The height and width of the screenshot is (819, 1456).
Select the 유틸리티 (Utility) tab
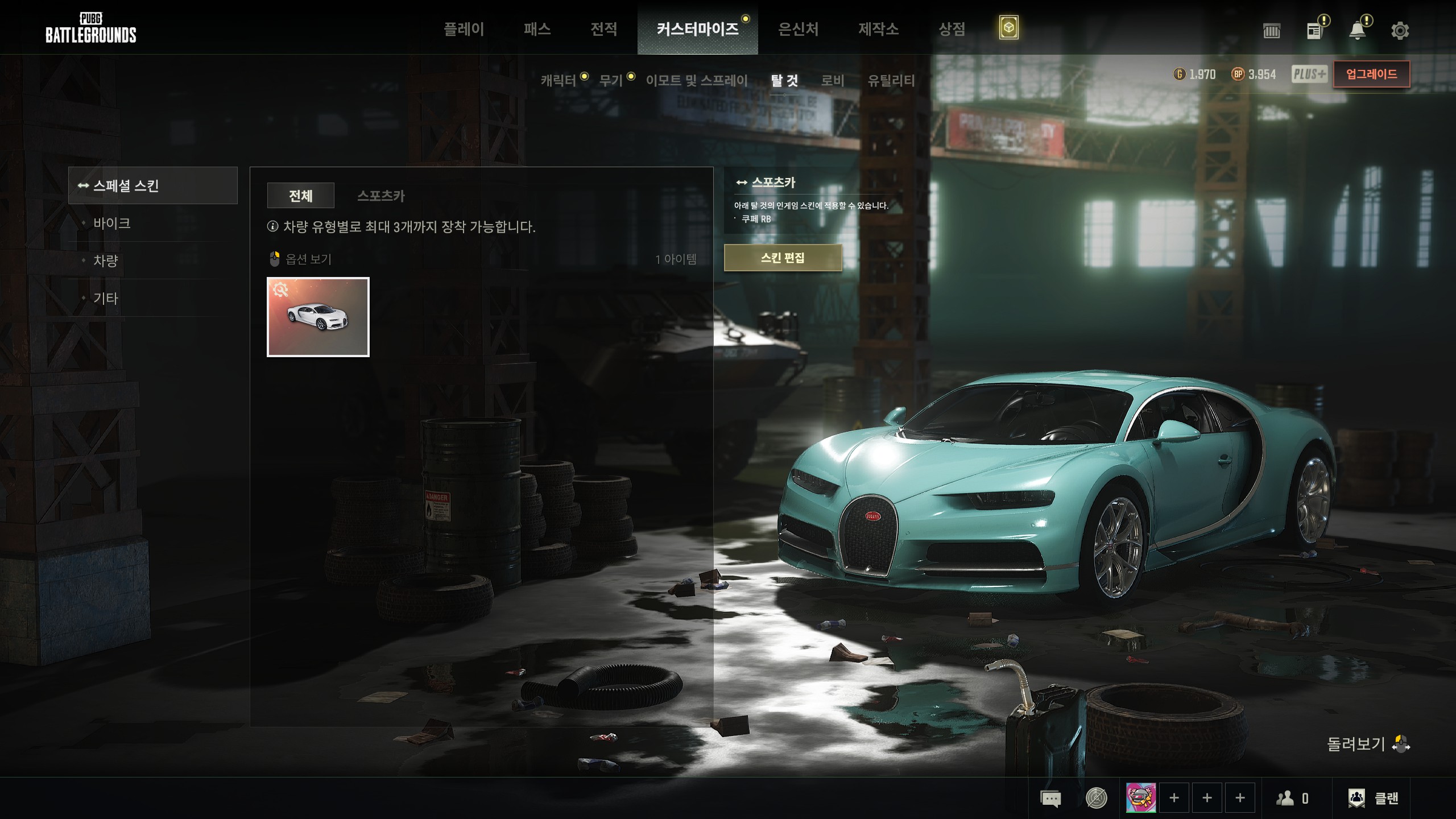(891, 81)
